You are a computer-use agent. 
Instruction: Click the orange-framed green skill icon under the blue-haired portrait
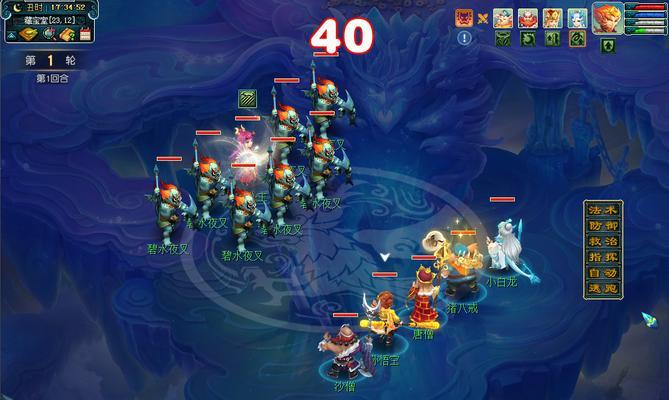(x=577, y=39)
